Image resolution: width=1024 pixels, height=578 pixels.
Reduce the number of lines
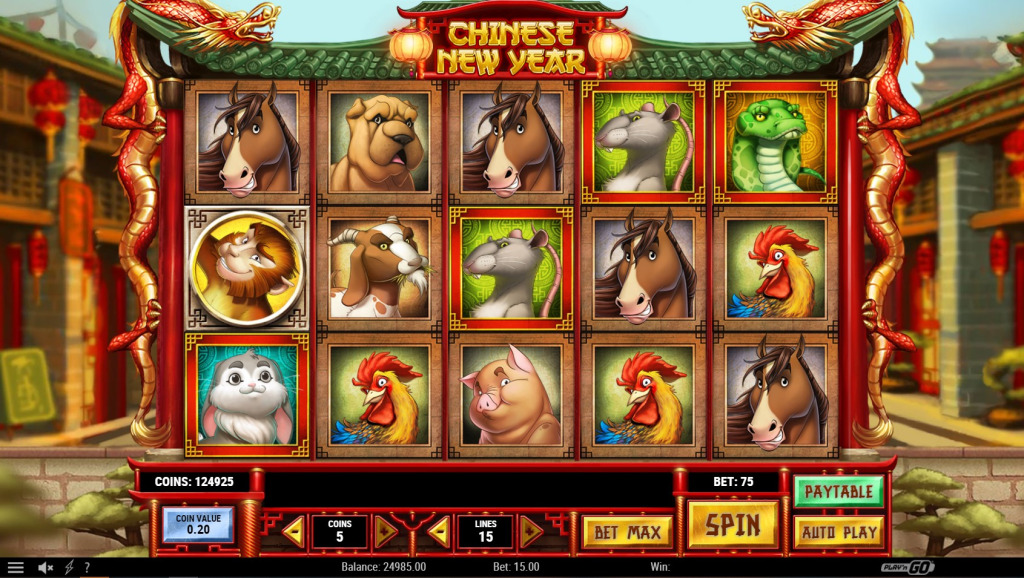tap(438, 532)
